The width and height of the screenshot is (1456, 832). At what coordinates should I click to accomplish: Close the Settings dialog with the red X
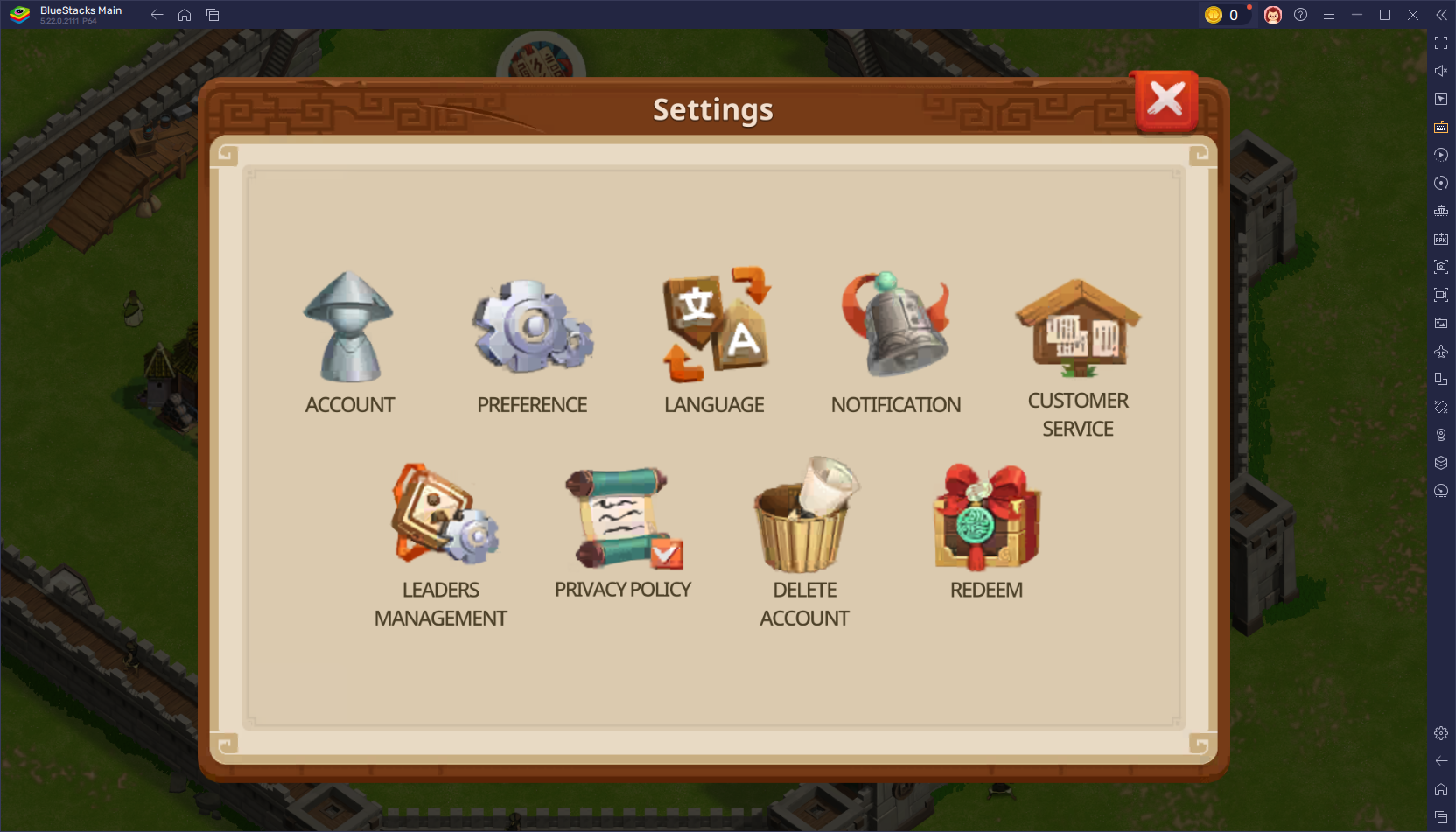[1165, 101]
